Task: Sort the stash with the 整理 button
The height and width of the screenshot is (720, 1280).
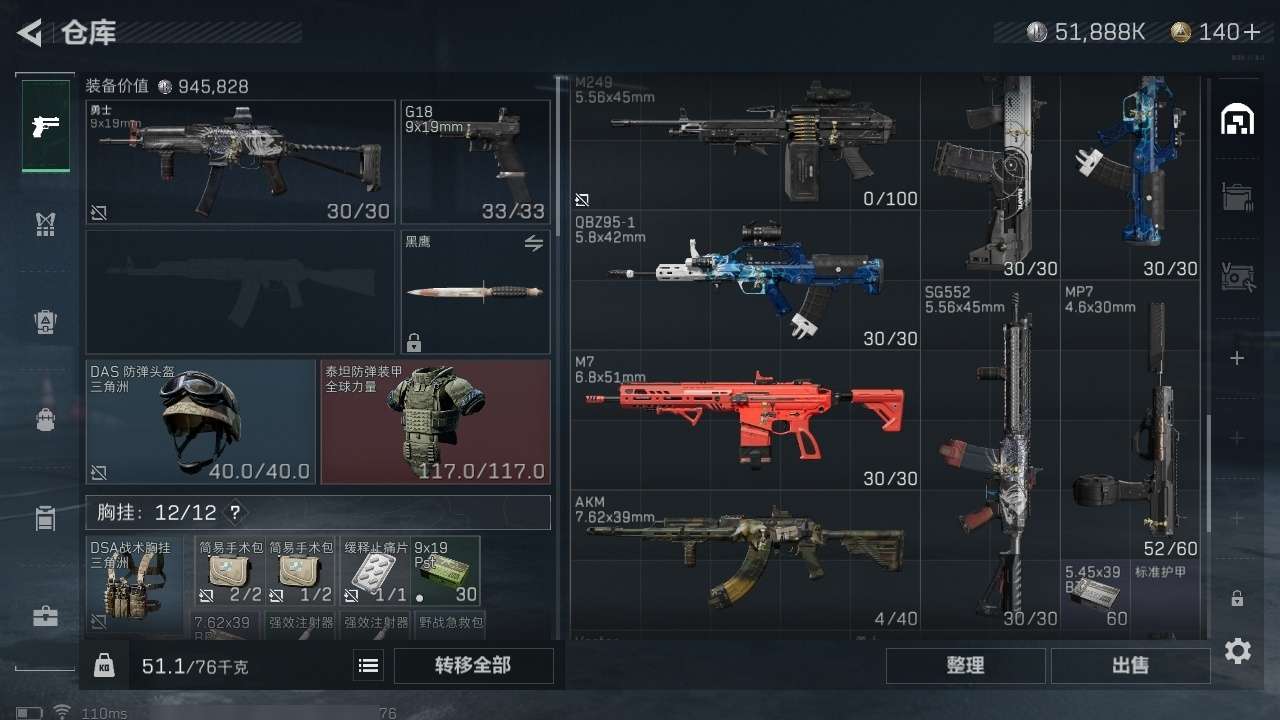Action: [965, 666]
